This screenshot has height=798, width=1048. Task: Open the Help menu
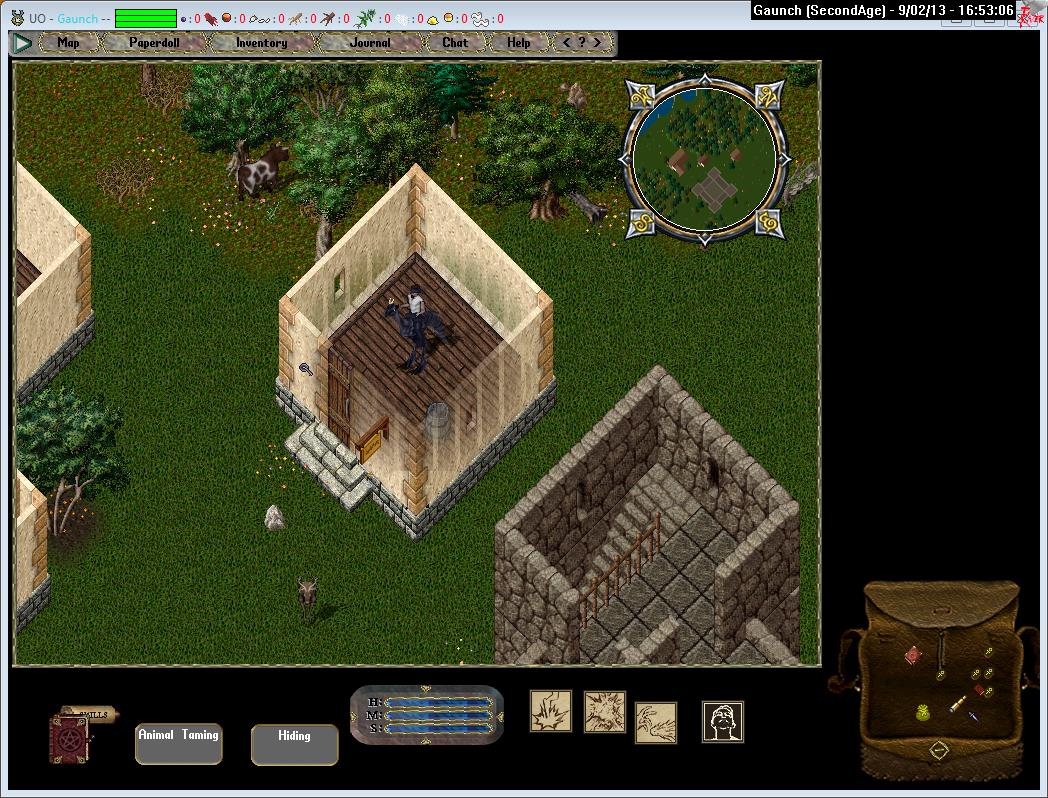(x=518, y=43)
